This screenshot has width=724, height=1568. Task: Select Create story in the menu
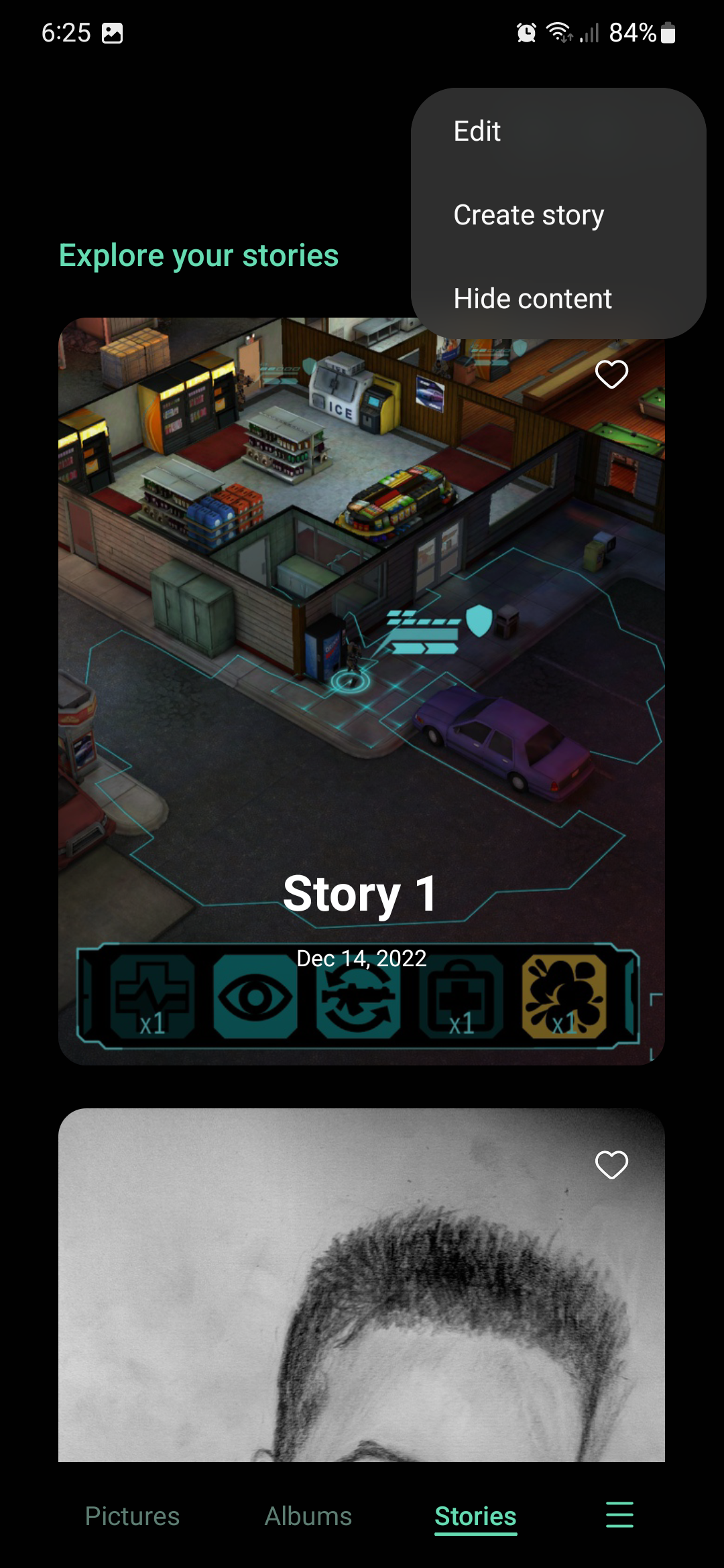pos(528,215)
